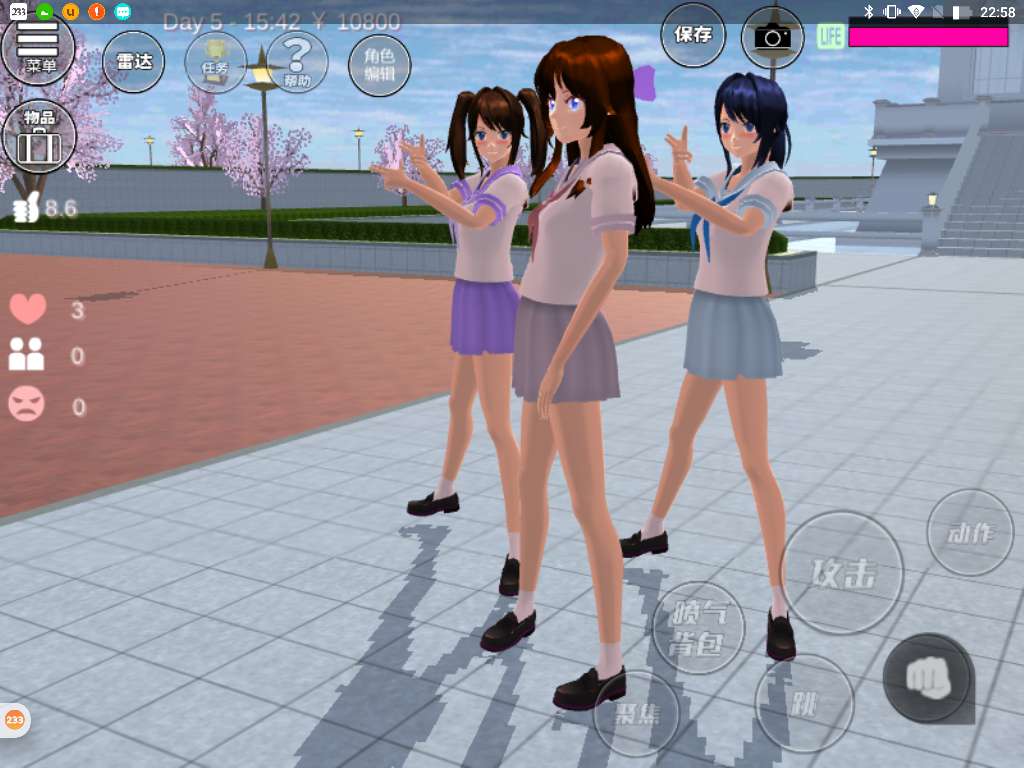Open the 角色编辑 character editor
This screenshot has height=768, width=1024.
(379, 64)
